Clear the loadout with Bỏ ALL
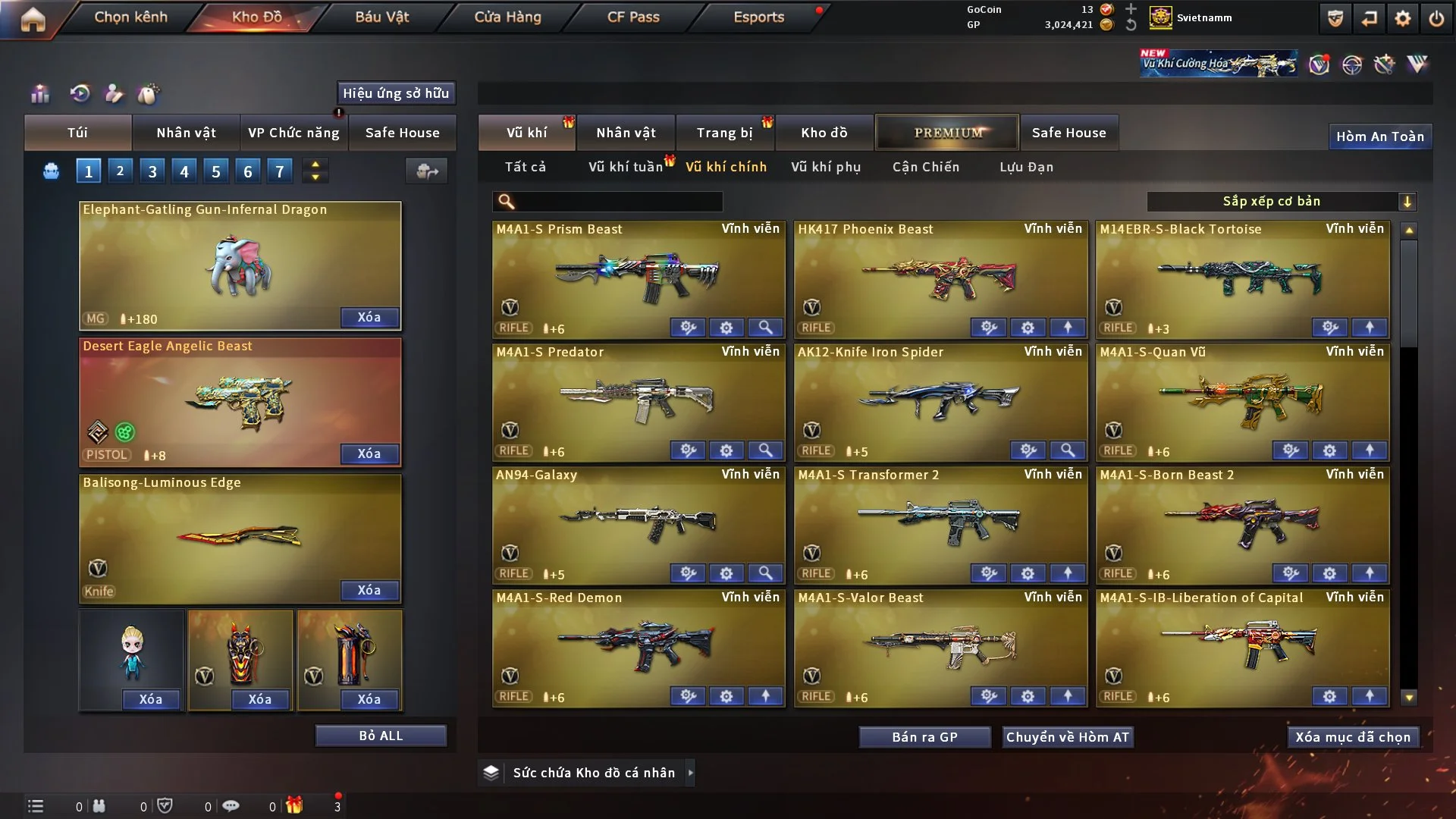Screen dimensions: 1456x819 pyautogui.click(x=381, y=736)
